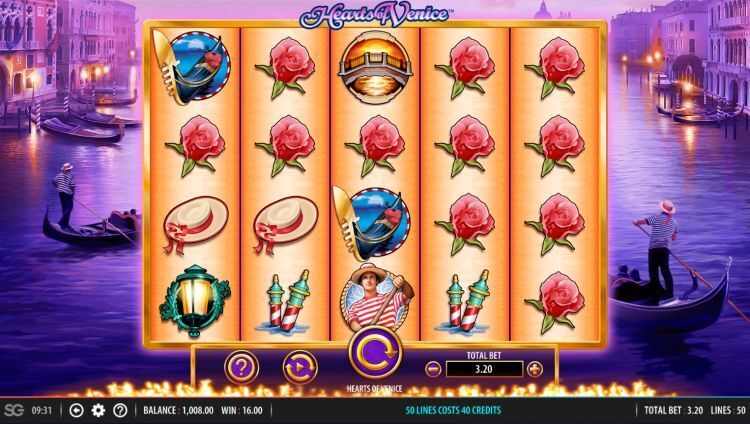Start autoplay with the circular arrows button
The image size is (750, 424).
coord(299,368)
